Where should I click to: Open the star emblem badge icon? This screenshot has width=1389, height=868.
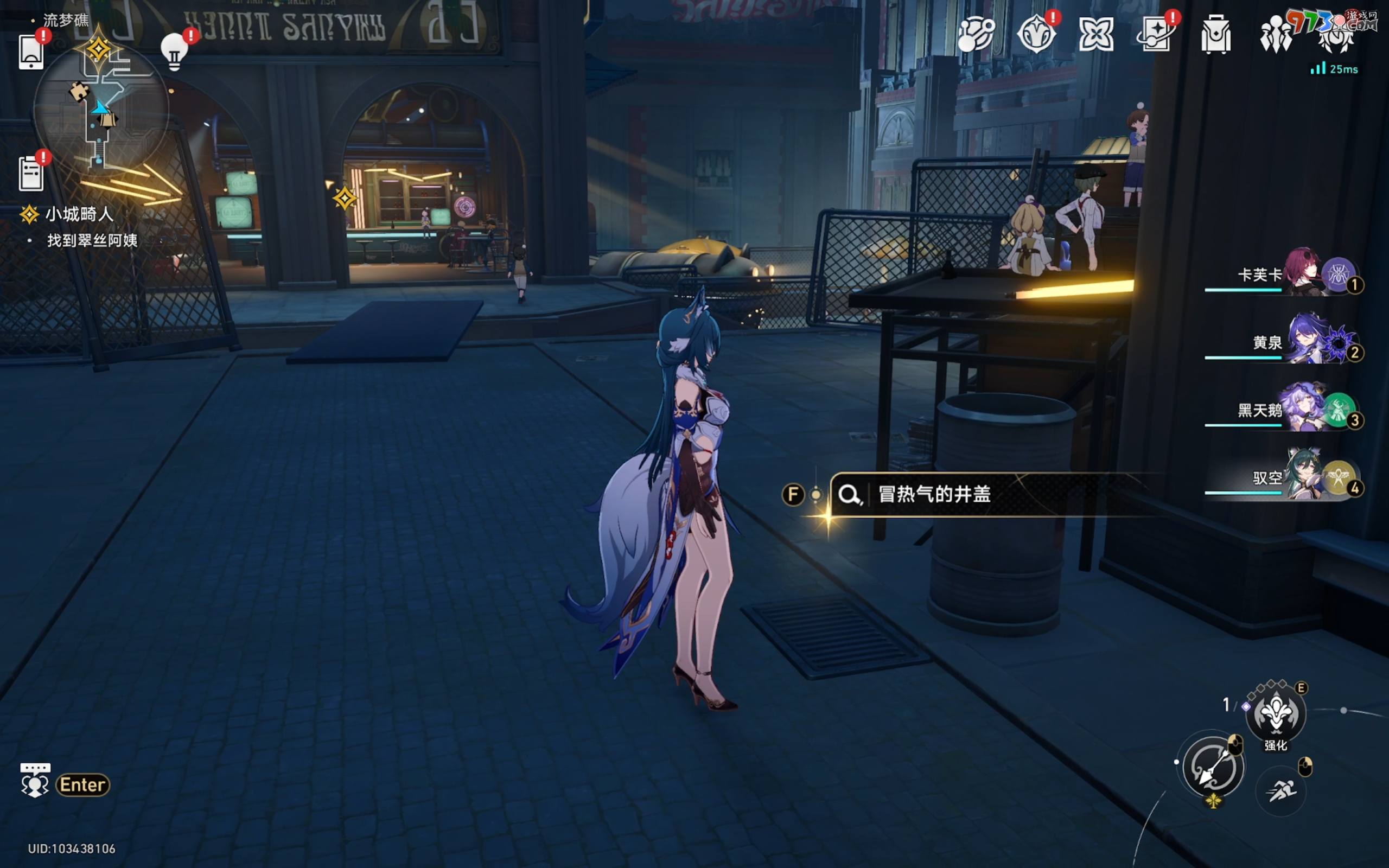pyautogui.click(x=1036, y=34)
